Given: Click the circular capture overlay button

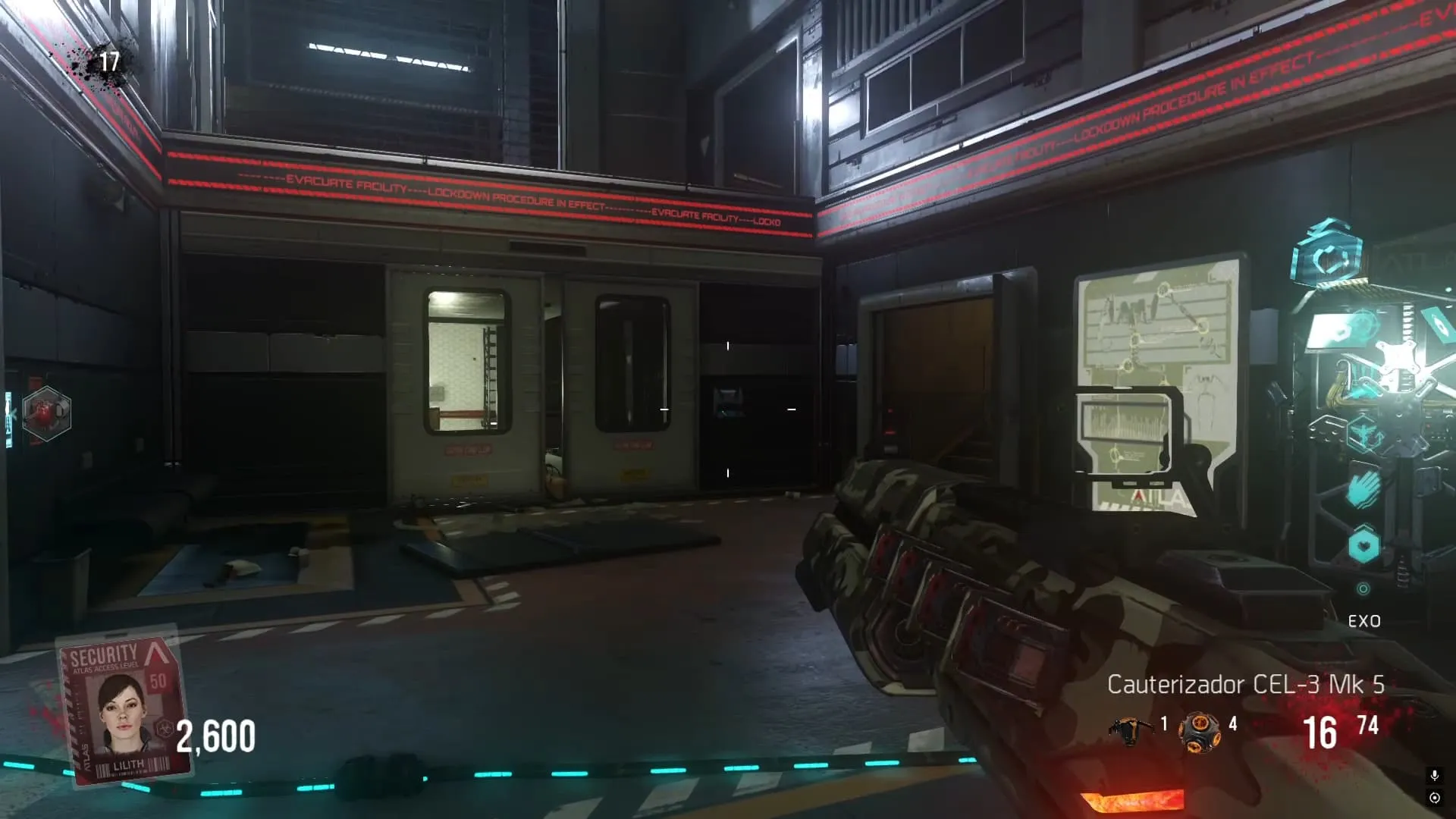Looking at the screenshot, I should coord(1434,798).
